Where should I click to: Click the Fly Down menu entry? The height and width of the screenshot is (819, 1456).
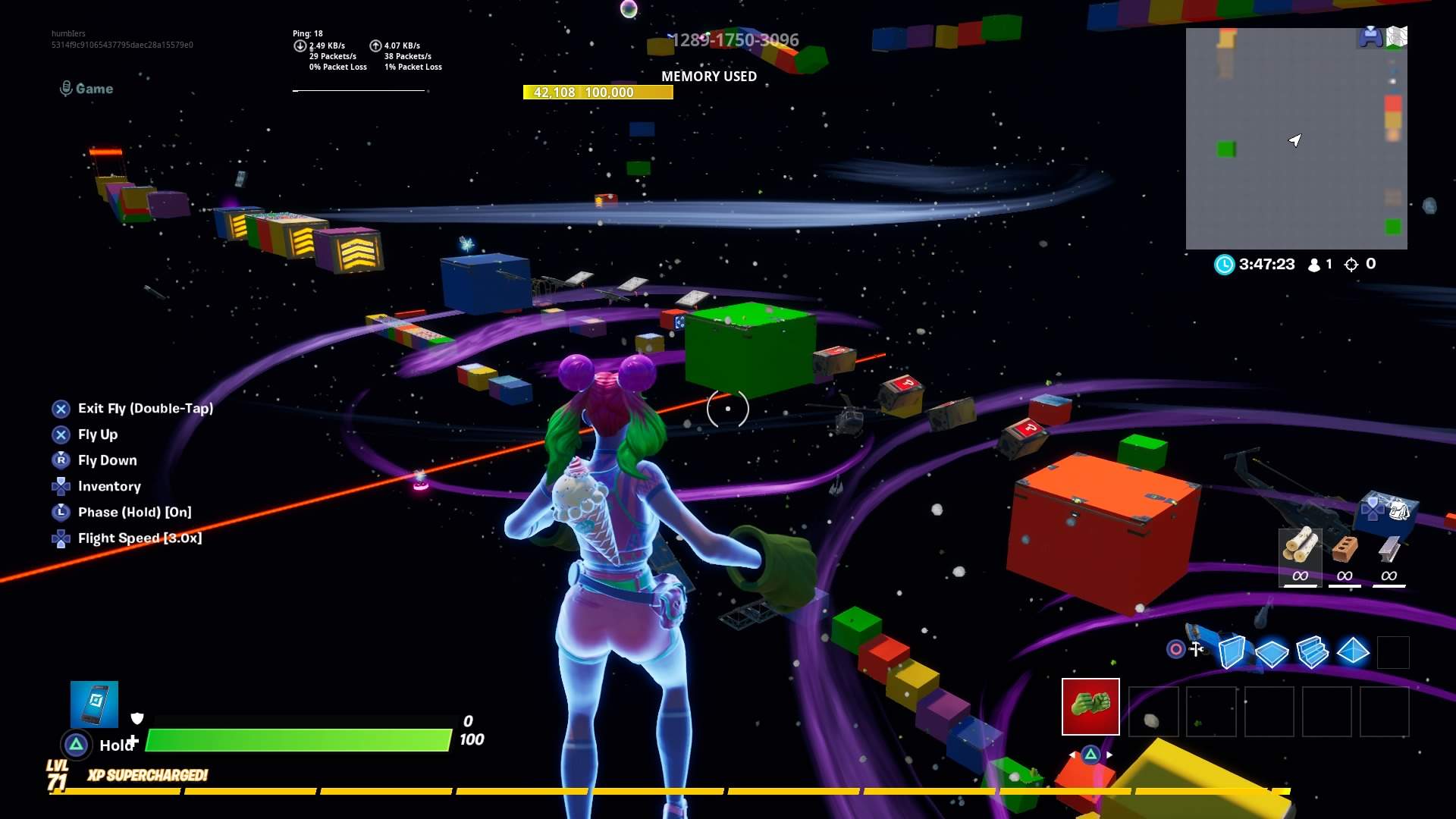107,460
